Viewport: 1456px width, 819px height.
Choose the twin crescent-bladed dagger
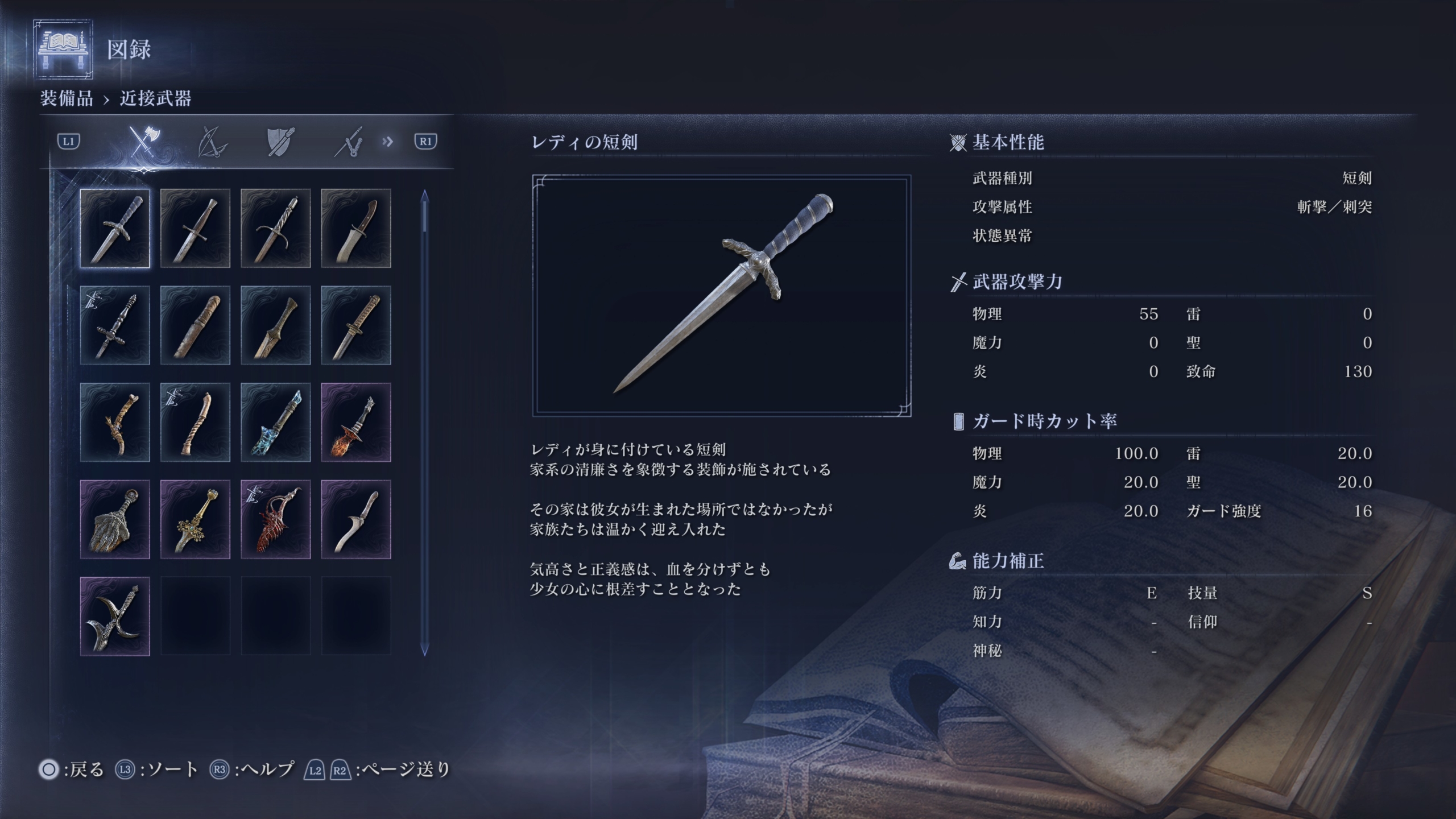point(115,617)
